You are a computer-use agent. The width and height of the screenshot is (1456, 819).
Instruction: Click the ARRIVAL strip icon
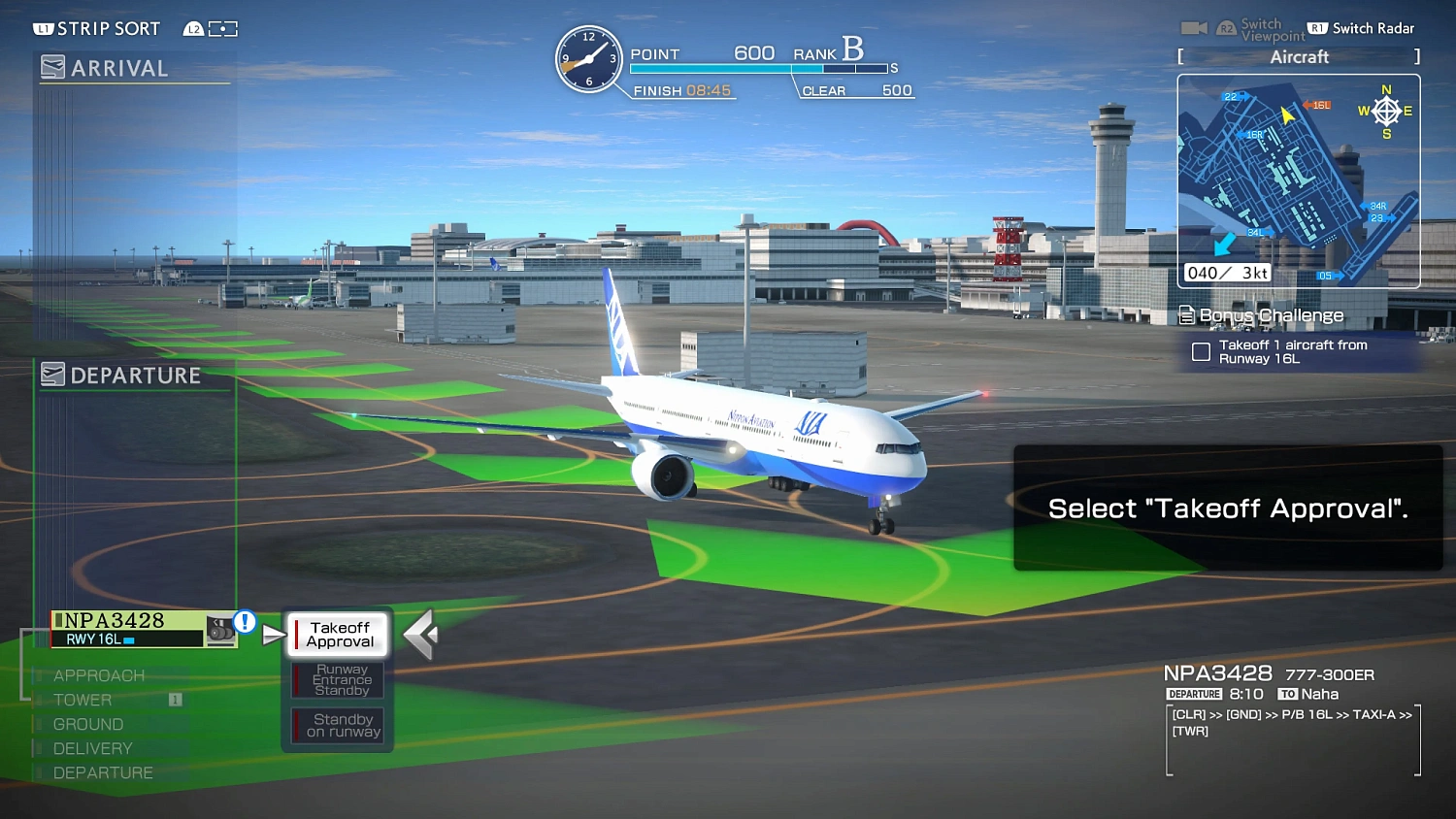click(53, 67)
